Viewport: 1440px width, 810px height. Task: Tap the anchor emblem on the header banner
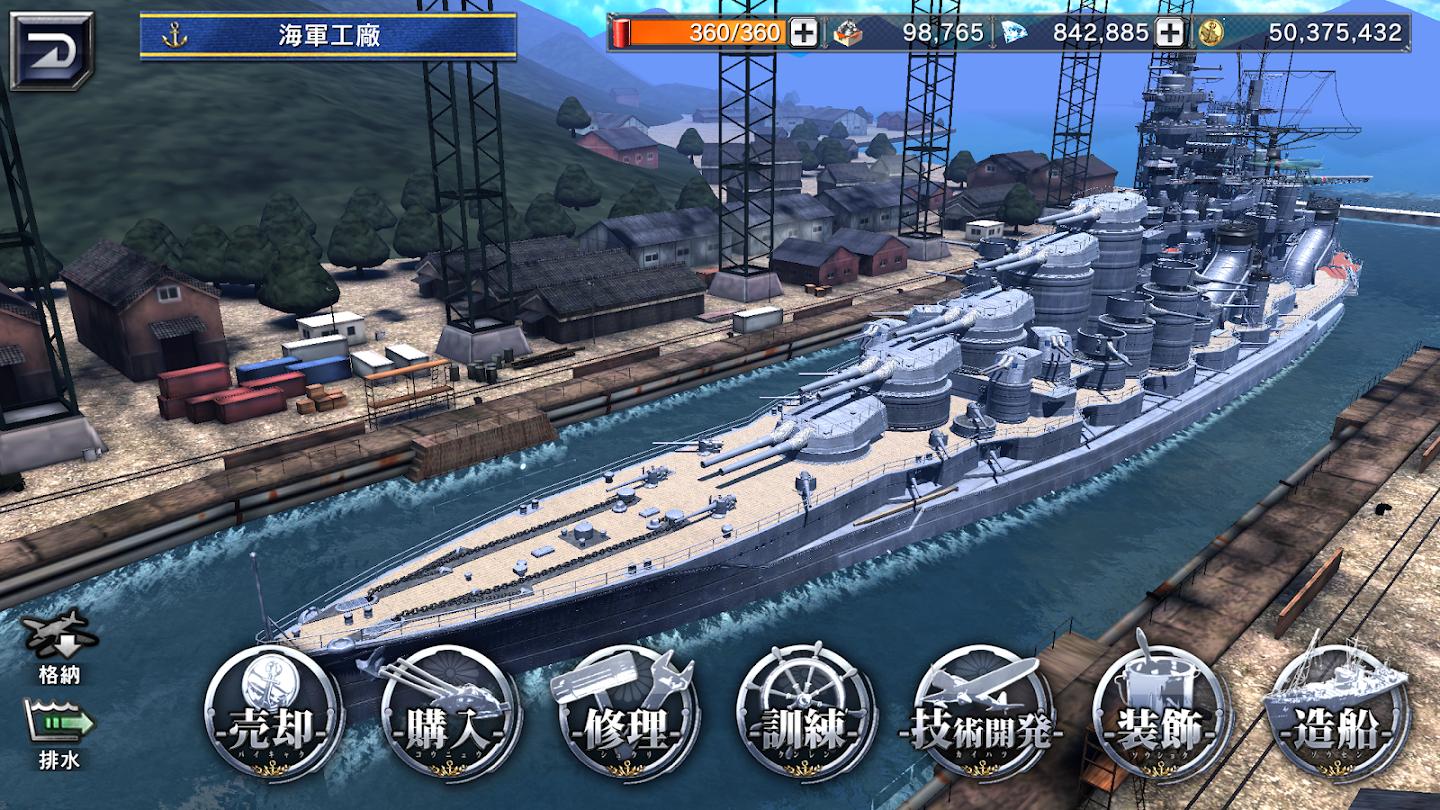[x=174, y=33]
